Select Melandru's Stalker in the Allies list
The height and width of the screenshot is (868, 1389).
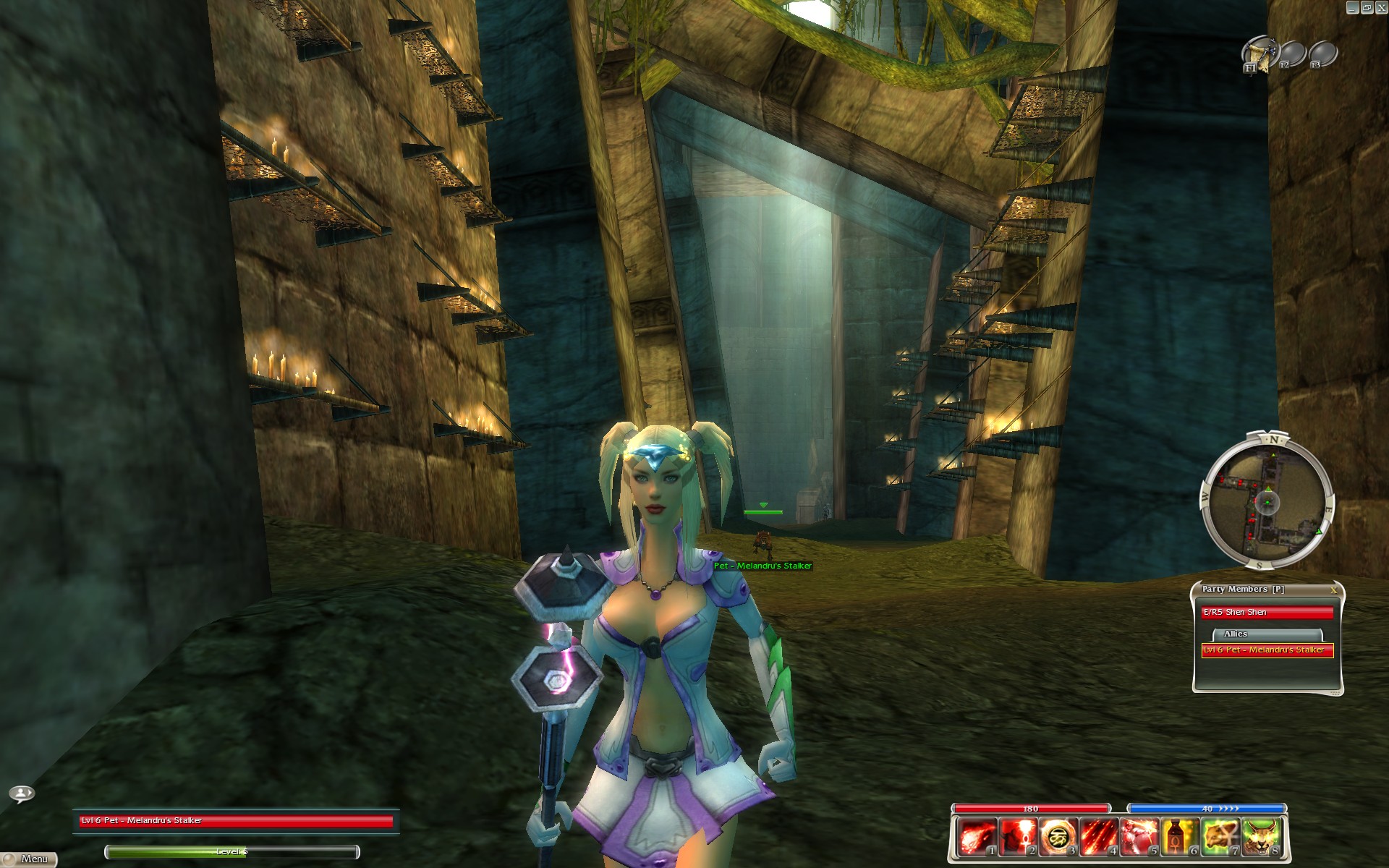tap(1267, 650)
